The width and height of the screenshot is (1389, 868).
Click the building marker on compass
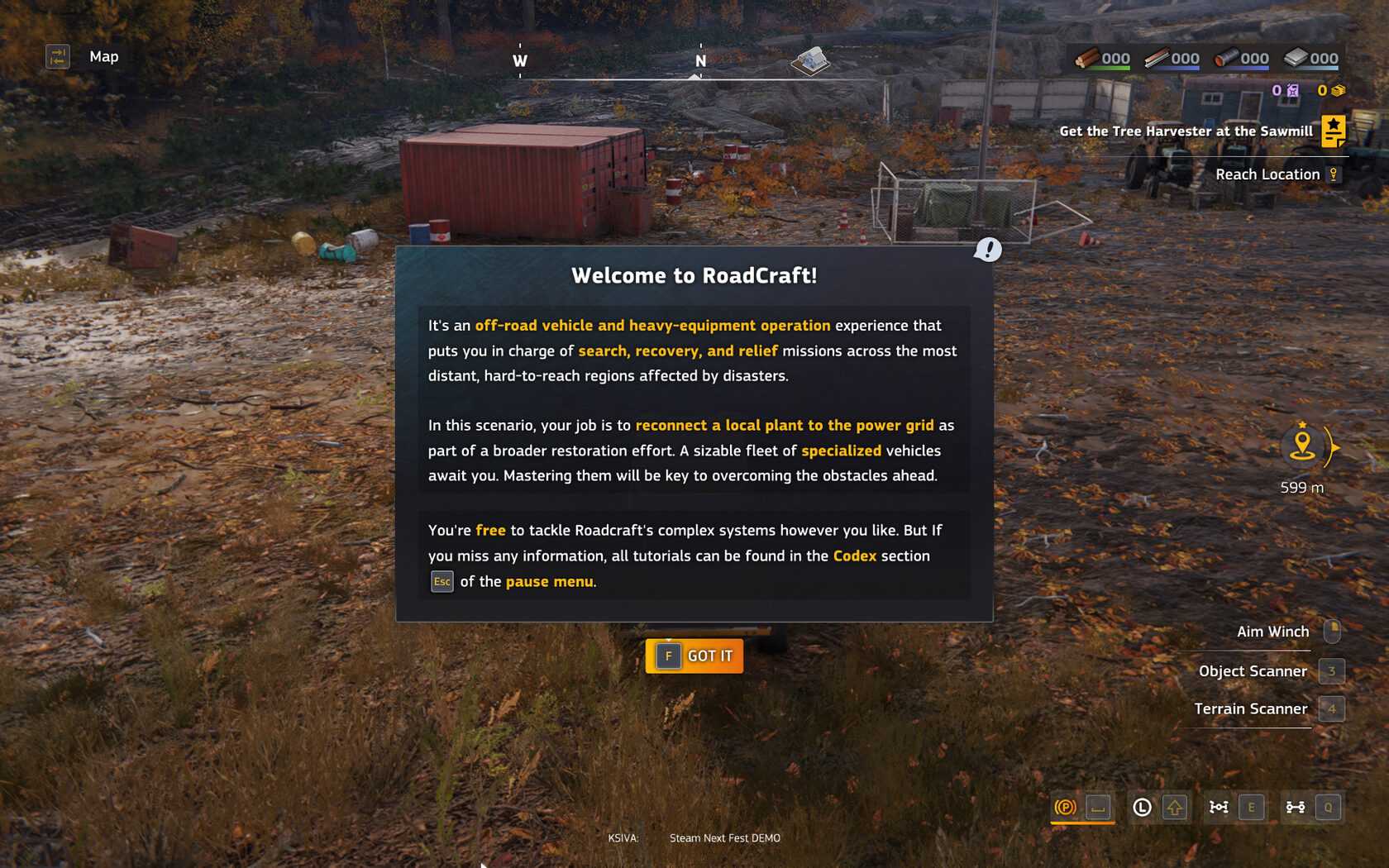pyautogui.click(x=810, y=60)
